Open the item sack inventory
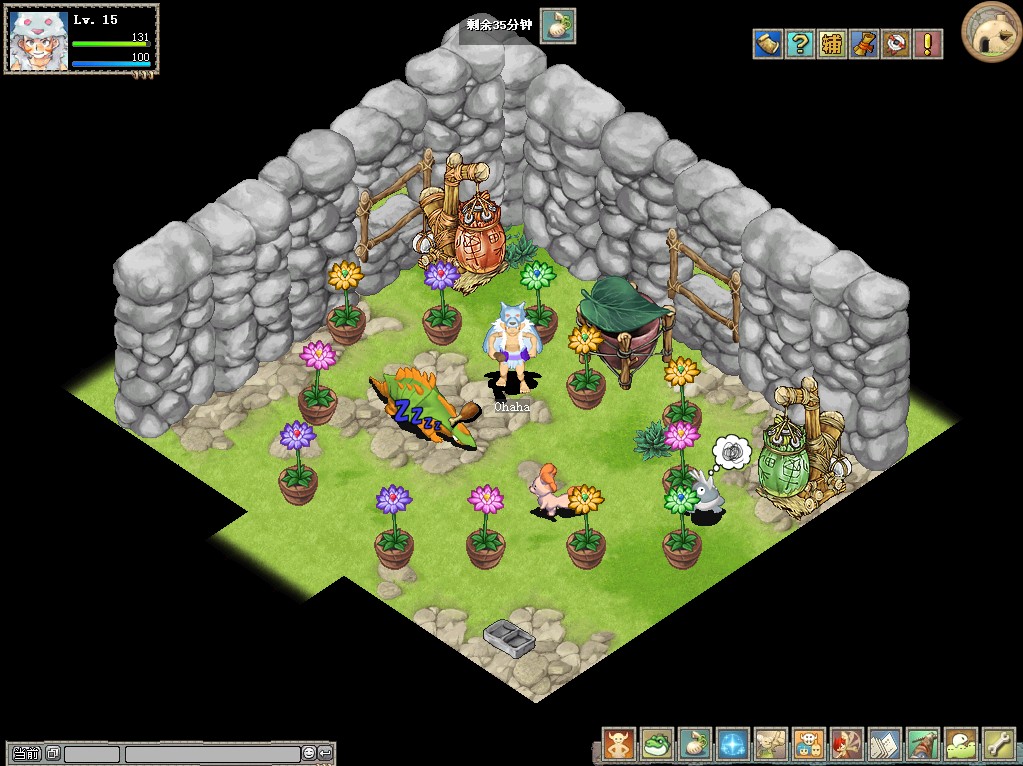The image size is (1023, 766). [695, 745]
